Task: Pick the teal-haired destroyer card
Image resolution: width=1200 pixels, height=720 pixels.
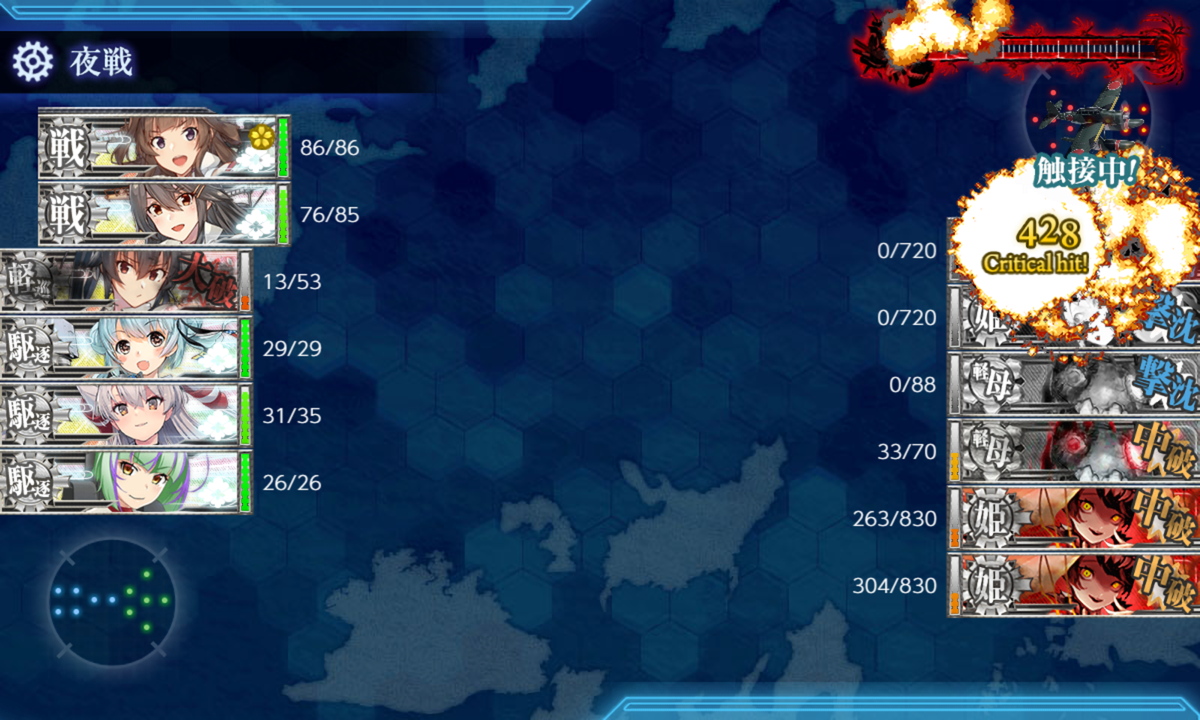Action: click(x=125, y=348)
